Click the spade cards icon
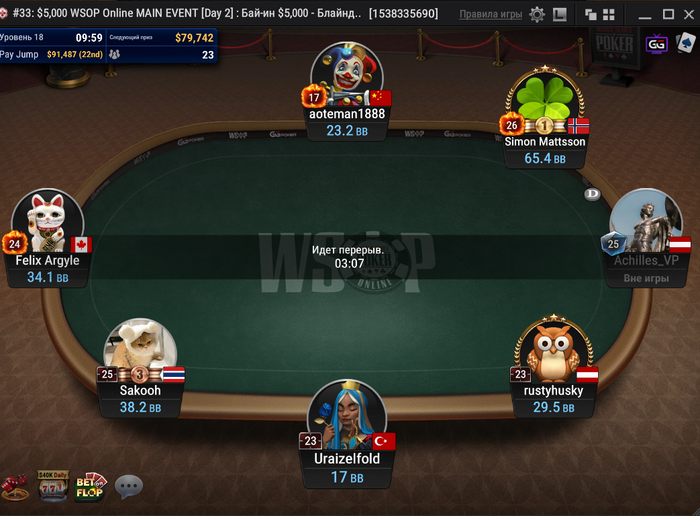Viewport: 700px width, 516px height. point(685,44)
